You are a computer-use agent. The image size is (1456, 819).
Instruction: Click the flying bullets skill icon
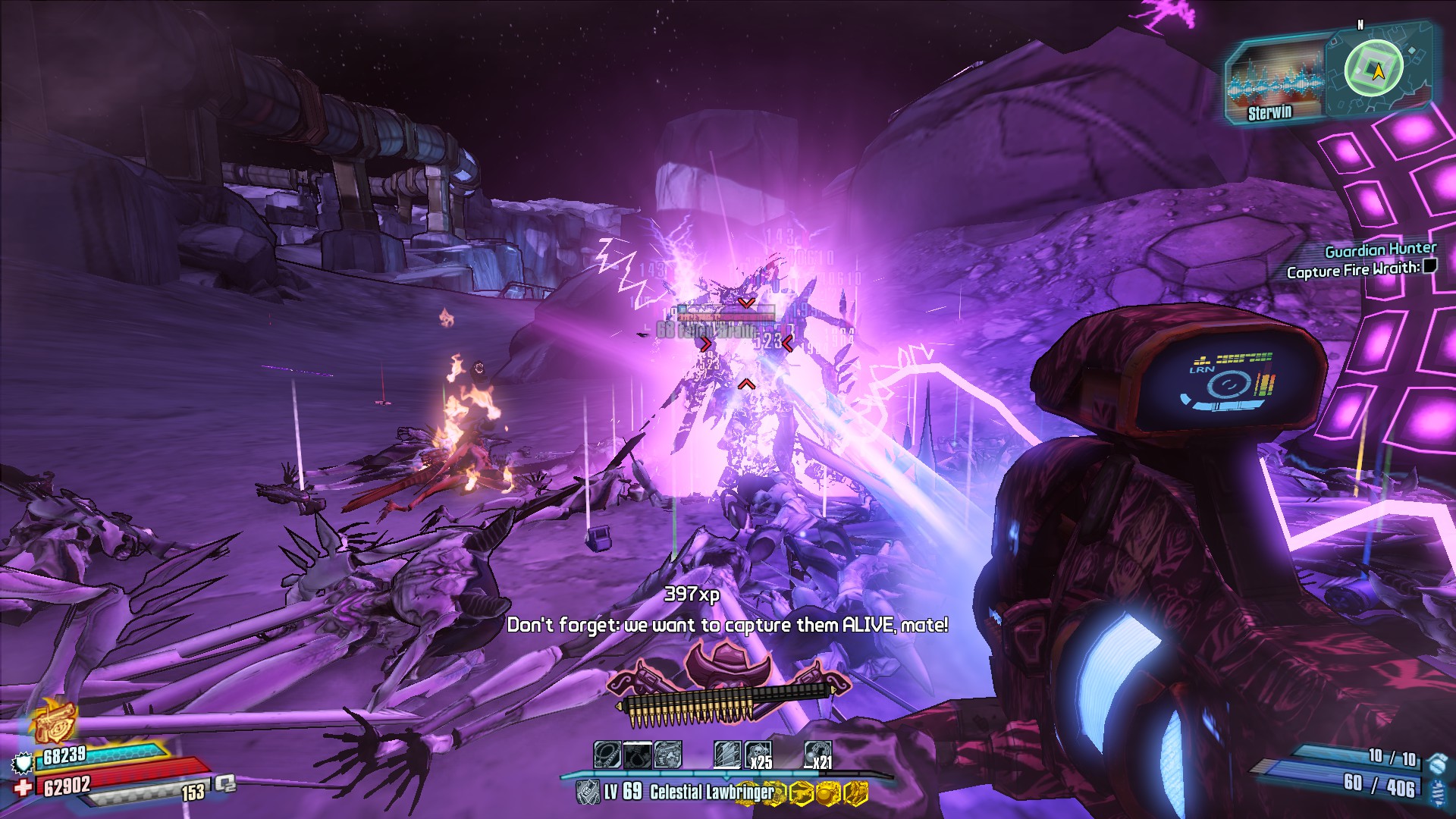(x=727, y=755)
